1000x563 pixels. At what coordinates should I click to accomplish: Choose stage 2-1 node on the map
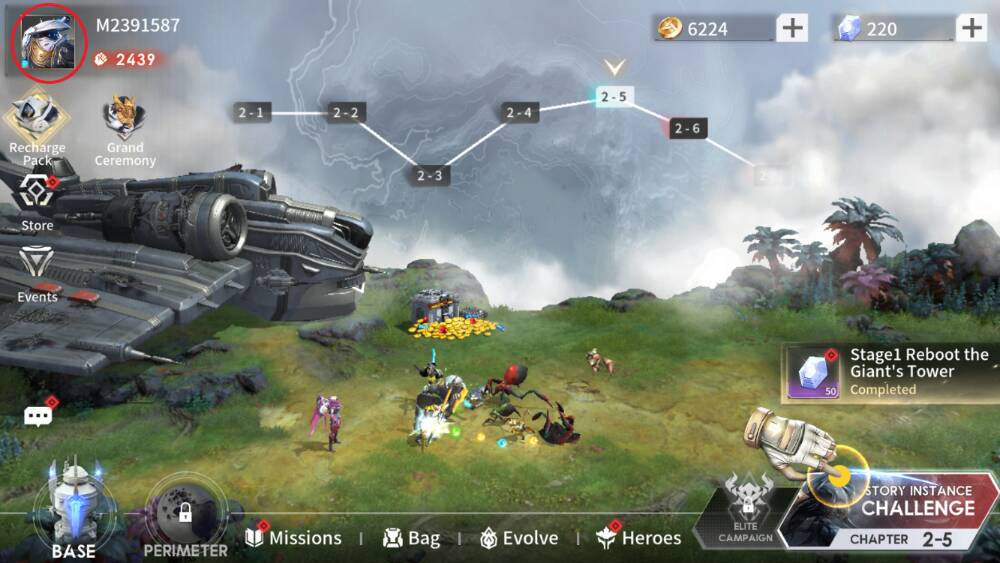pos(252,113)
